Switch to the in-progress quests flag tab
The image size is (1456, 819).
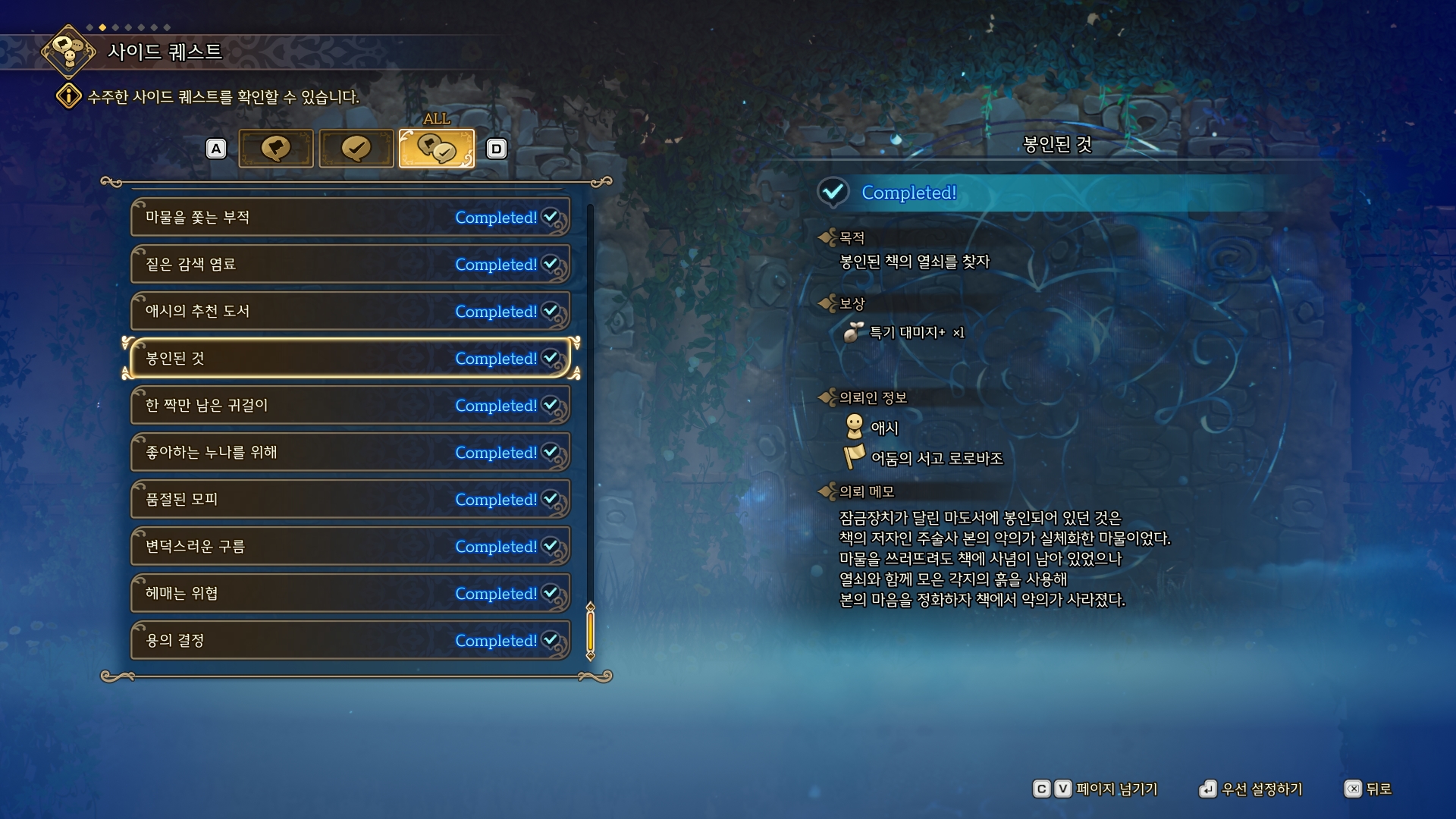coord(276,148)
